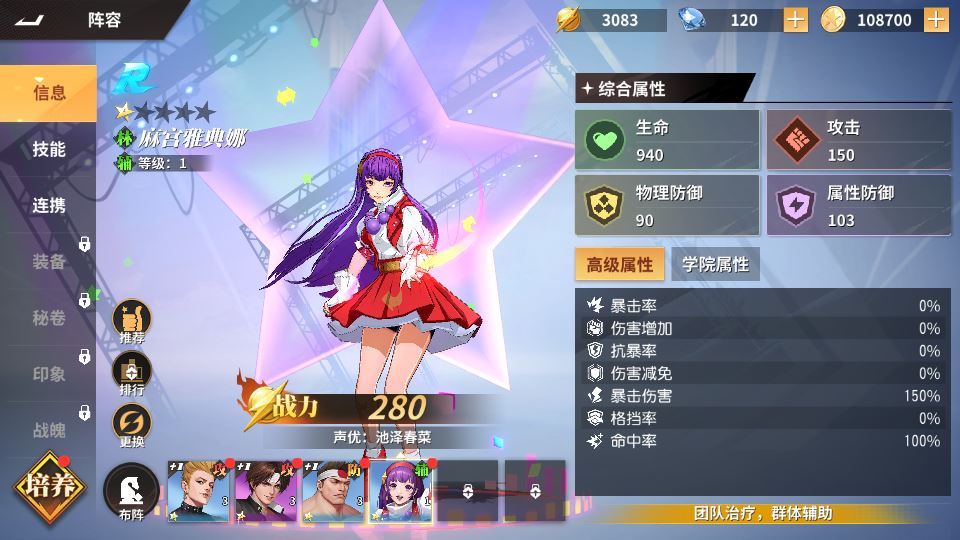This screenshot has width=960, height=540.
Task: Open the 推荐 recommend thumbs-up icon
Action: pyautogui.click(x=132, y=321)
